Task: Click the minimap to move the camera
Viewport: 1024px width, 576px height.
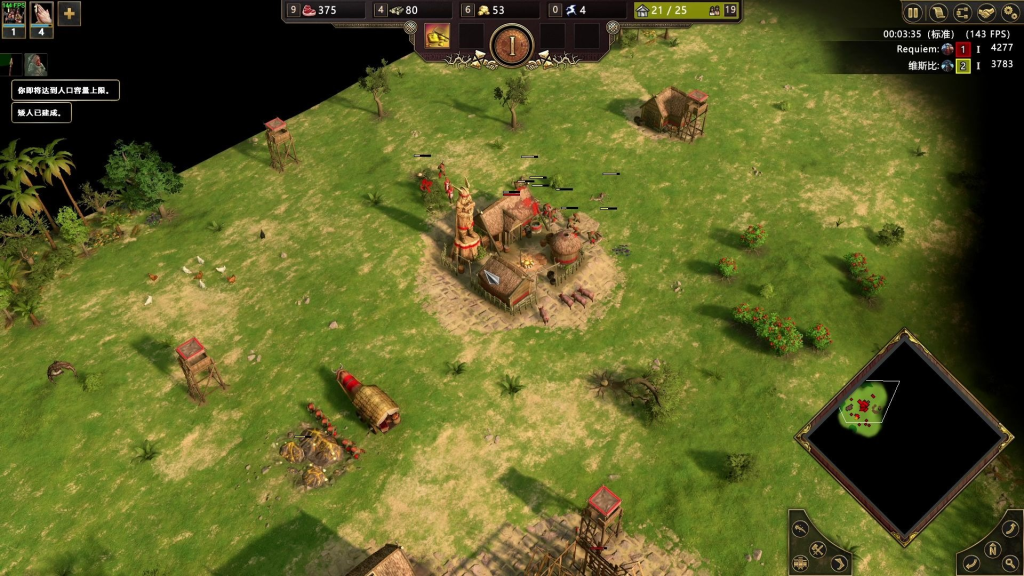Action: click(x=900, y=440)
